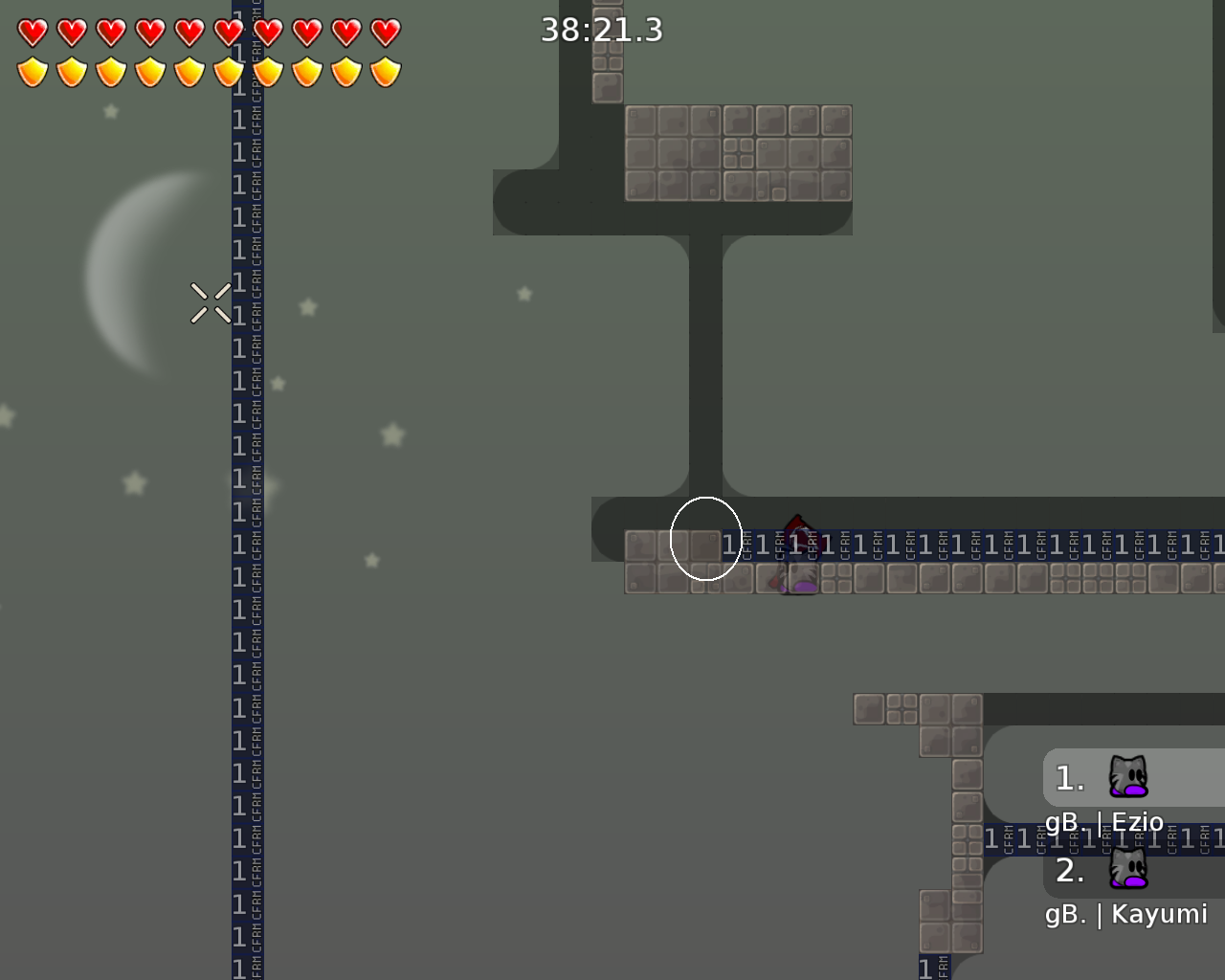The width and height of the screenshot is (1225, 980).
Task: Click the match timer reading 38:21.3
Action: click(x=603, y=30)
